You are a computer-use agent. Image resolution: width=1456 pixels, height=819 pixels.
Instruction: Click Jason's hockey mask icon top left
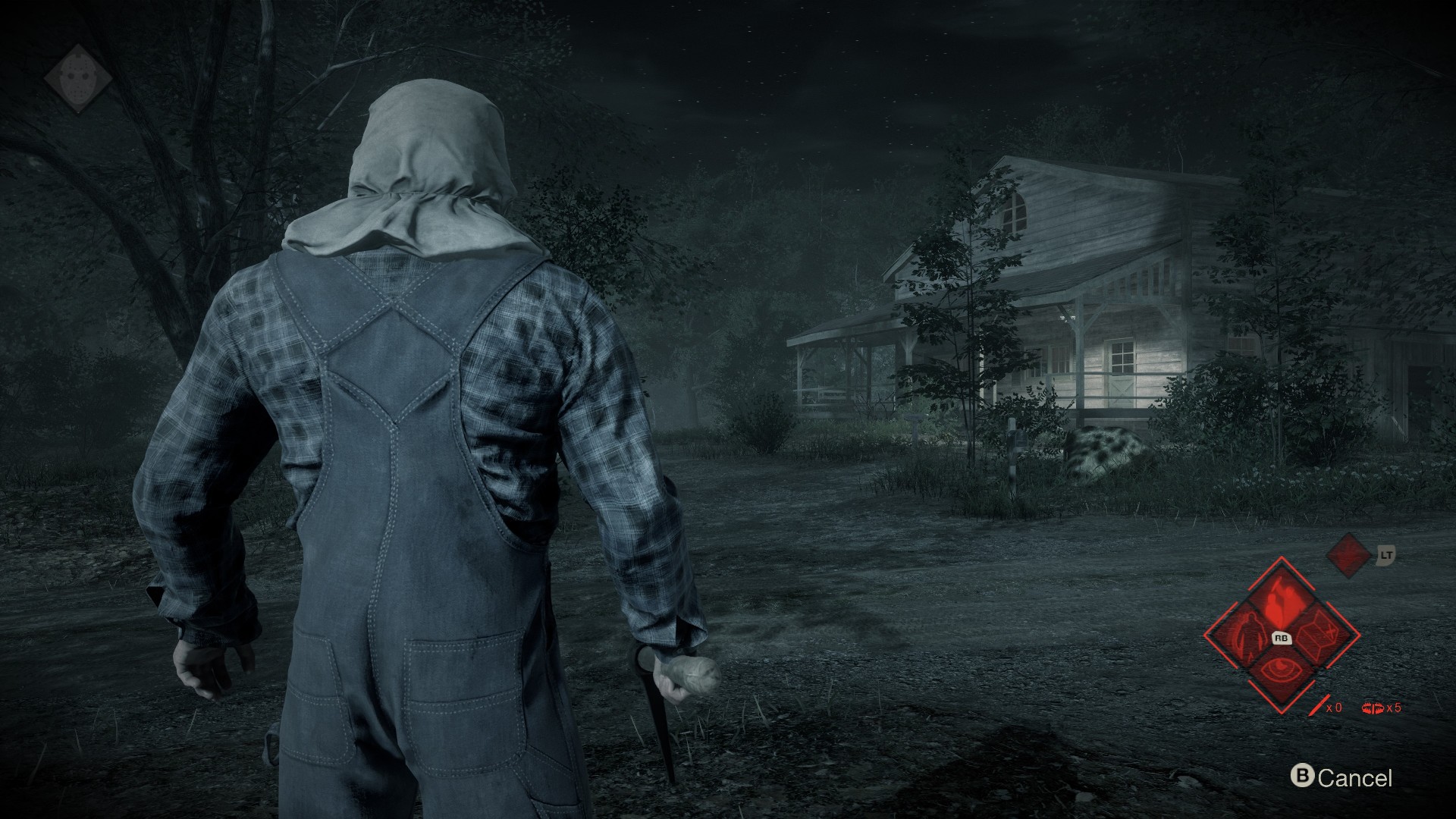(79, 76)
